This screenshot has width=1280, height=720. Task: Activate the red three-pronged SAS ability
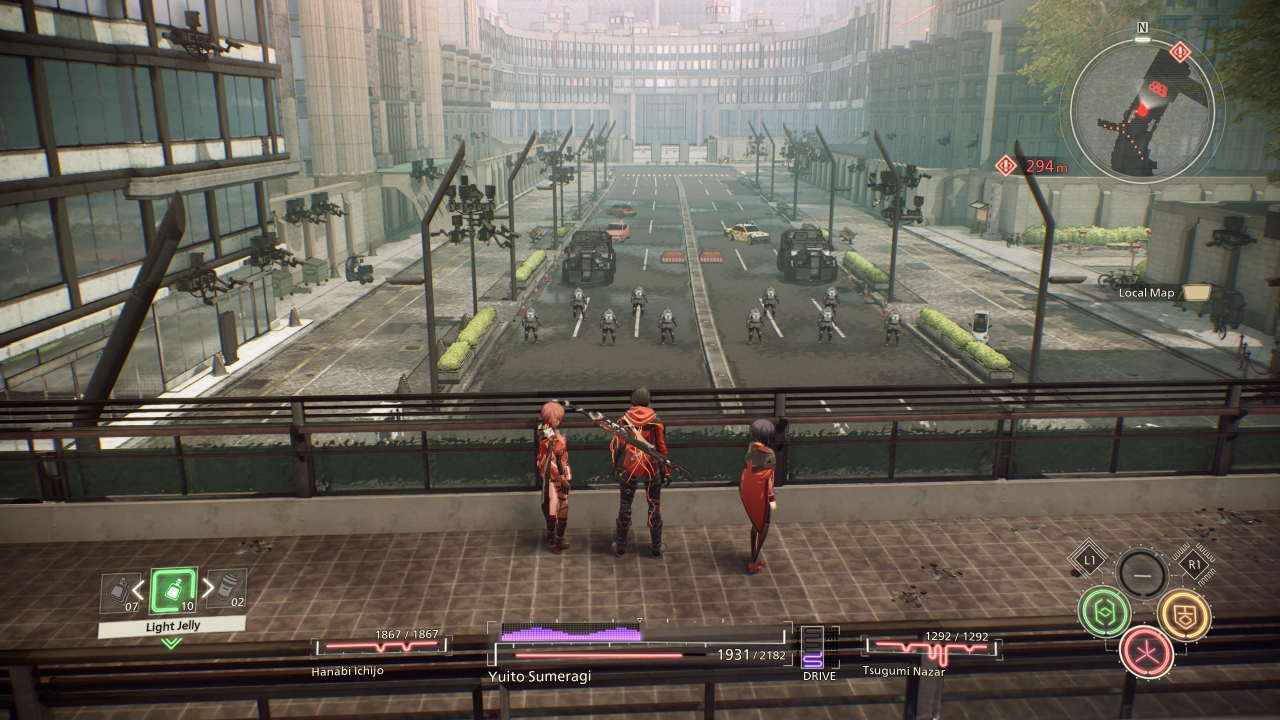[x=1146, y=651]
